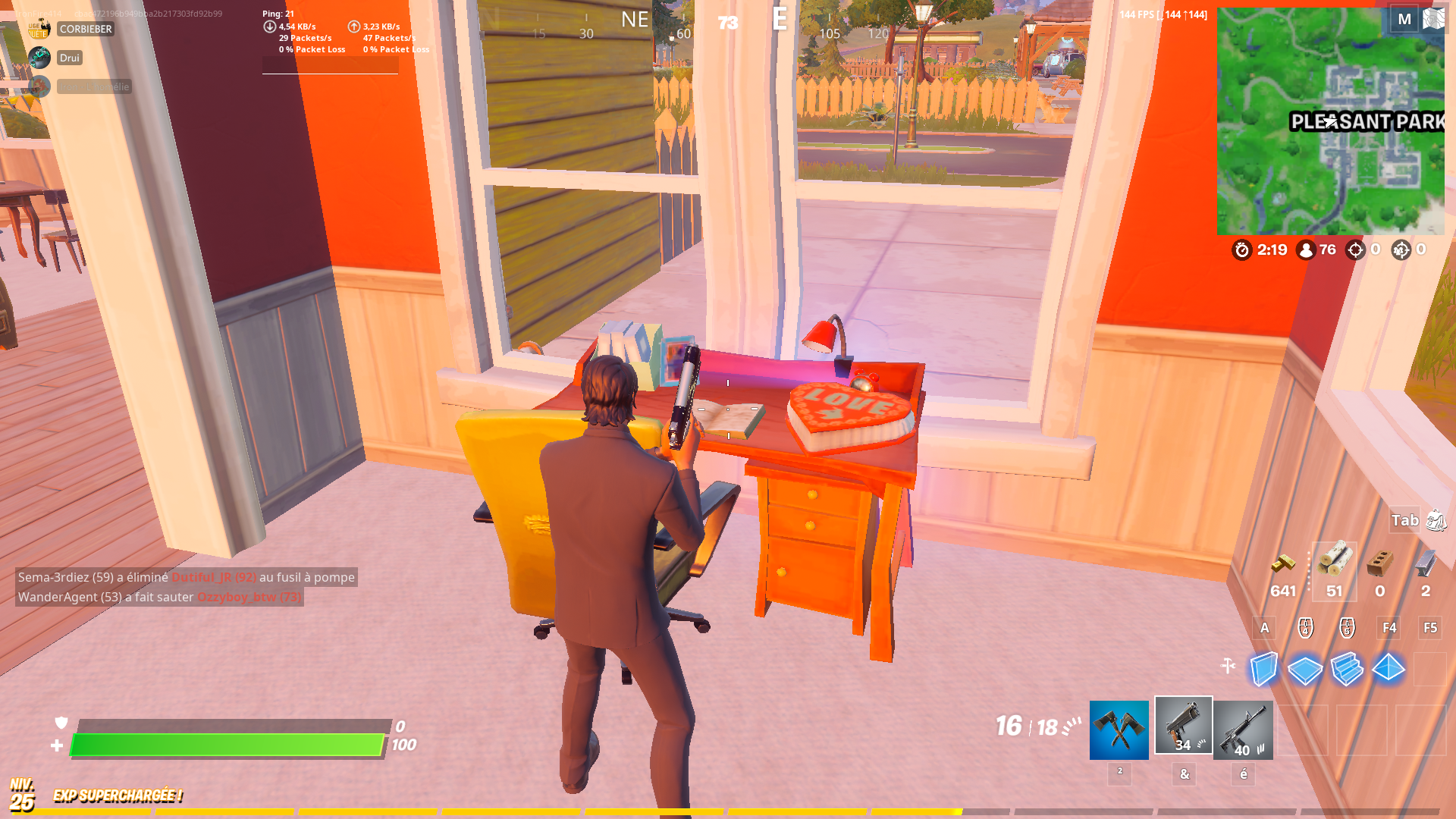
Task: Click the eliminations crosshair icon
Action: (x=1355, y=250)
